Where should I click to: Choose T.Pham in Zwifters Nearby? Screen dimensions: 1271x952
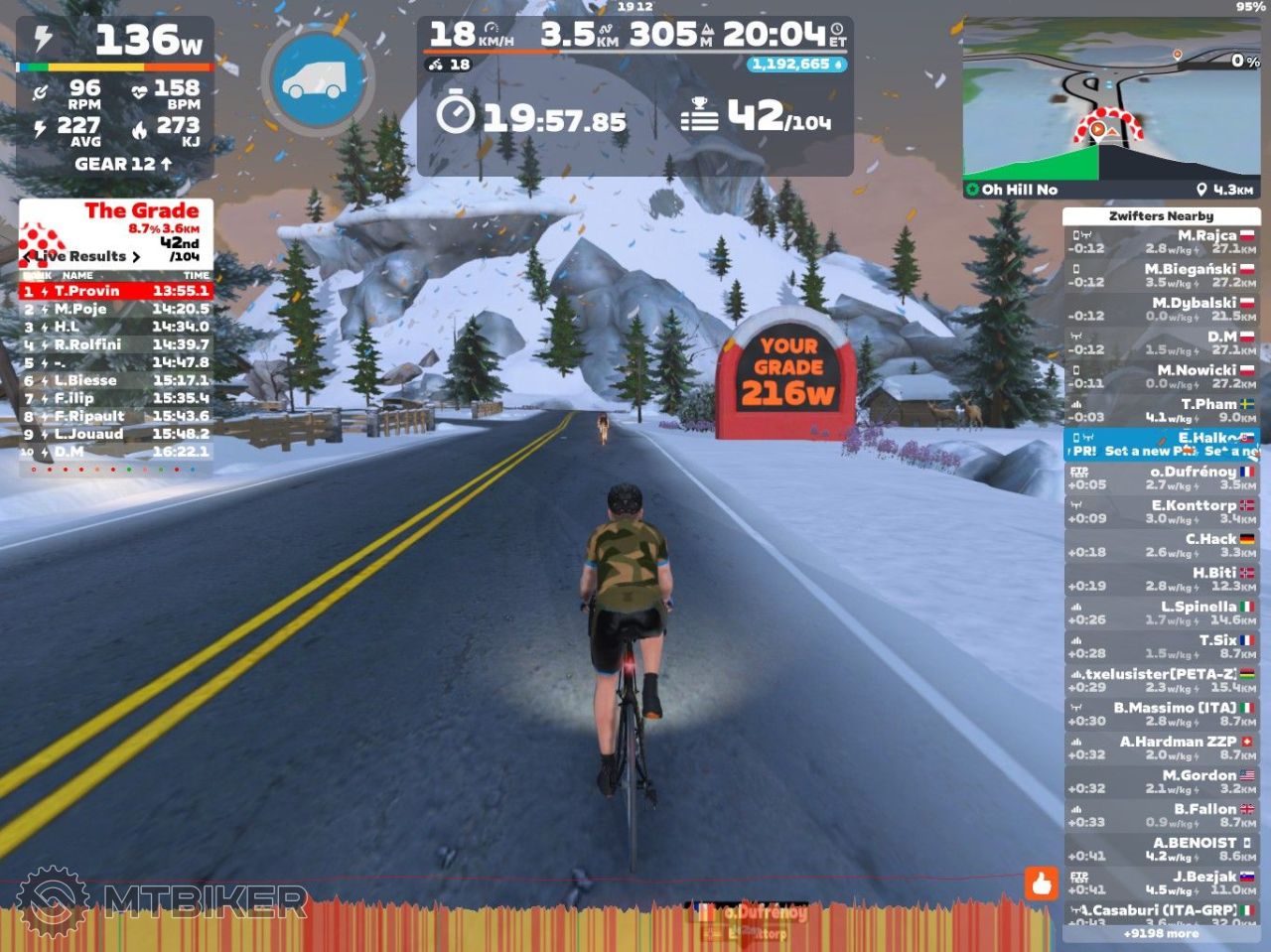[x=1162, y=411]
